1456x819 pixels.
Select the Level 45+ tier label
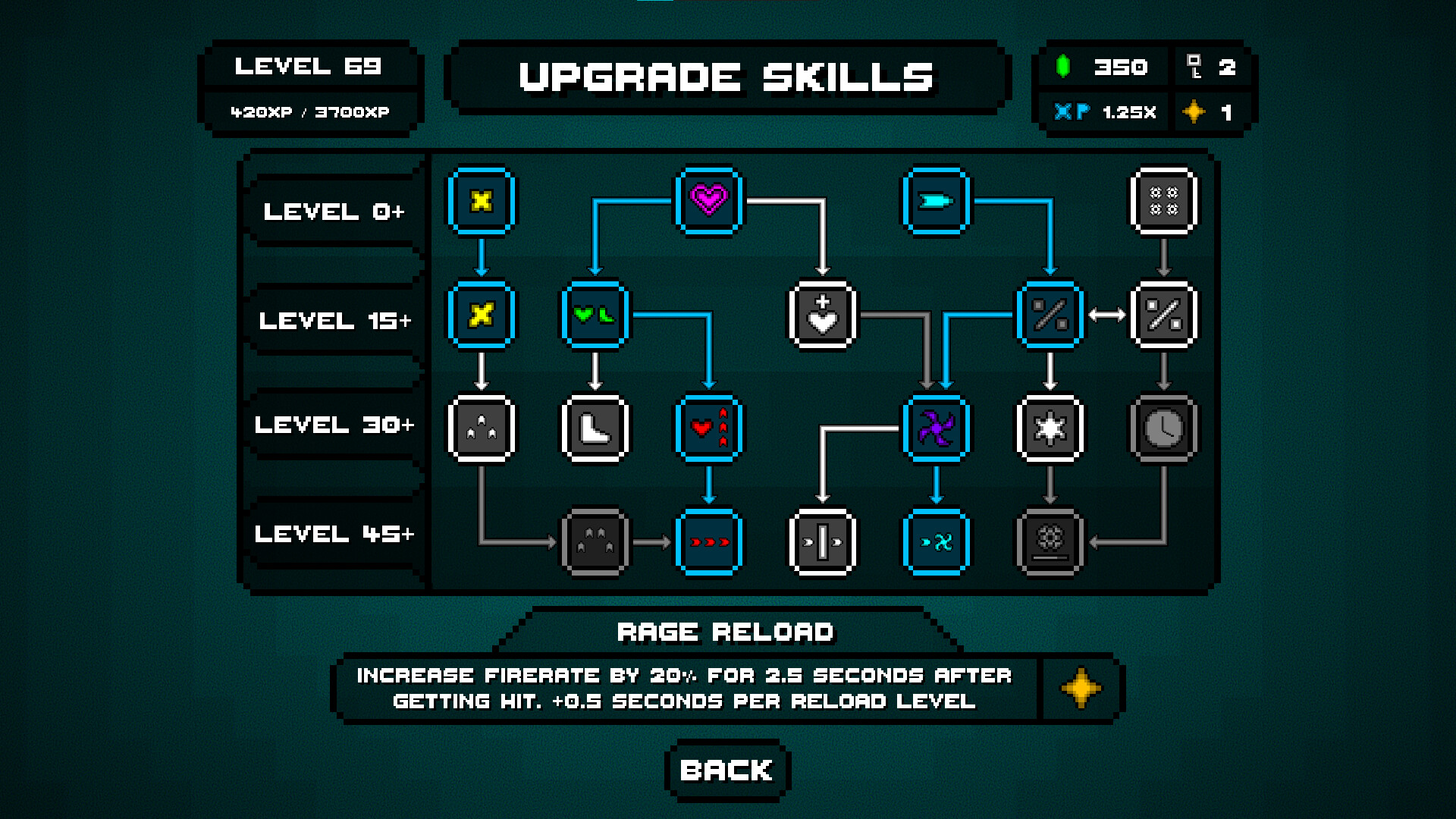coord(334,535)
